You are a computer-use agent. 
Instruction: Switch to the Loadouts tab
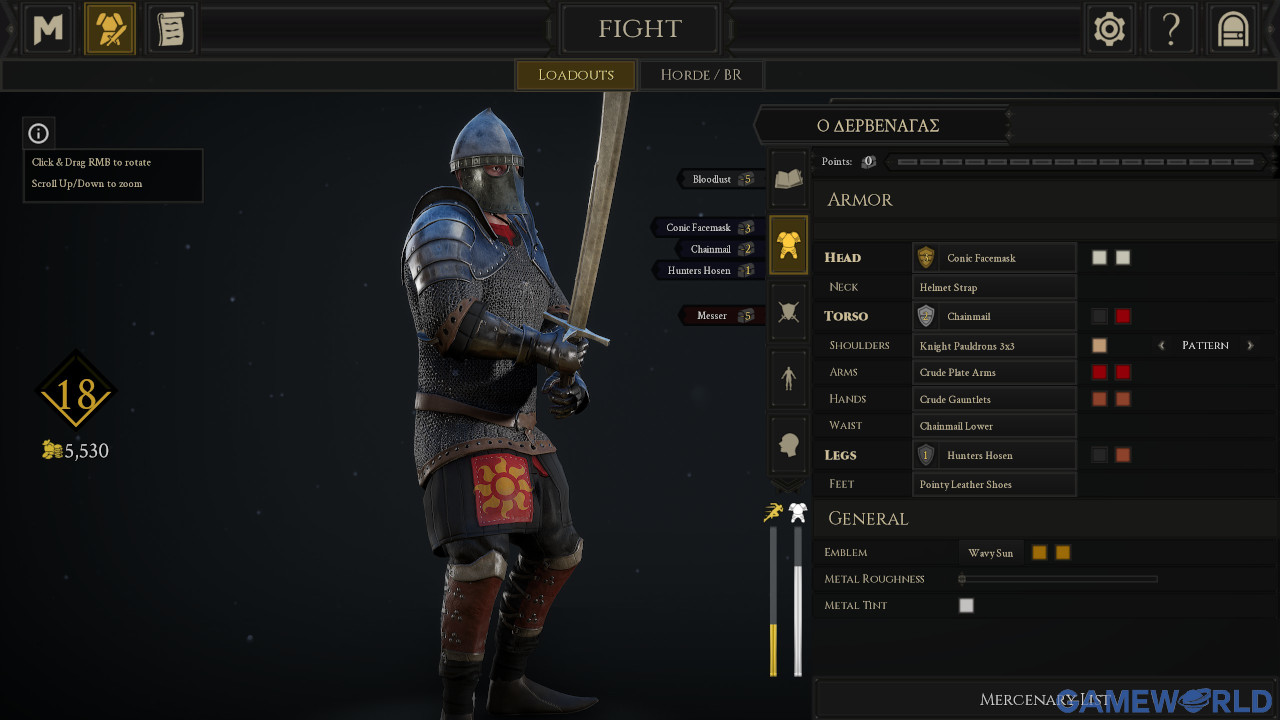click(575, 74)
